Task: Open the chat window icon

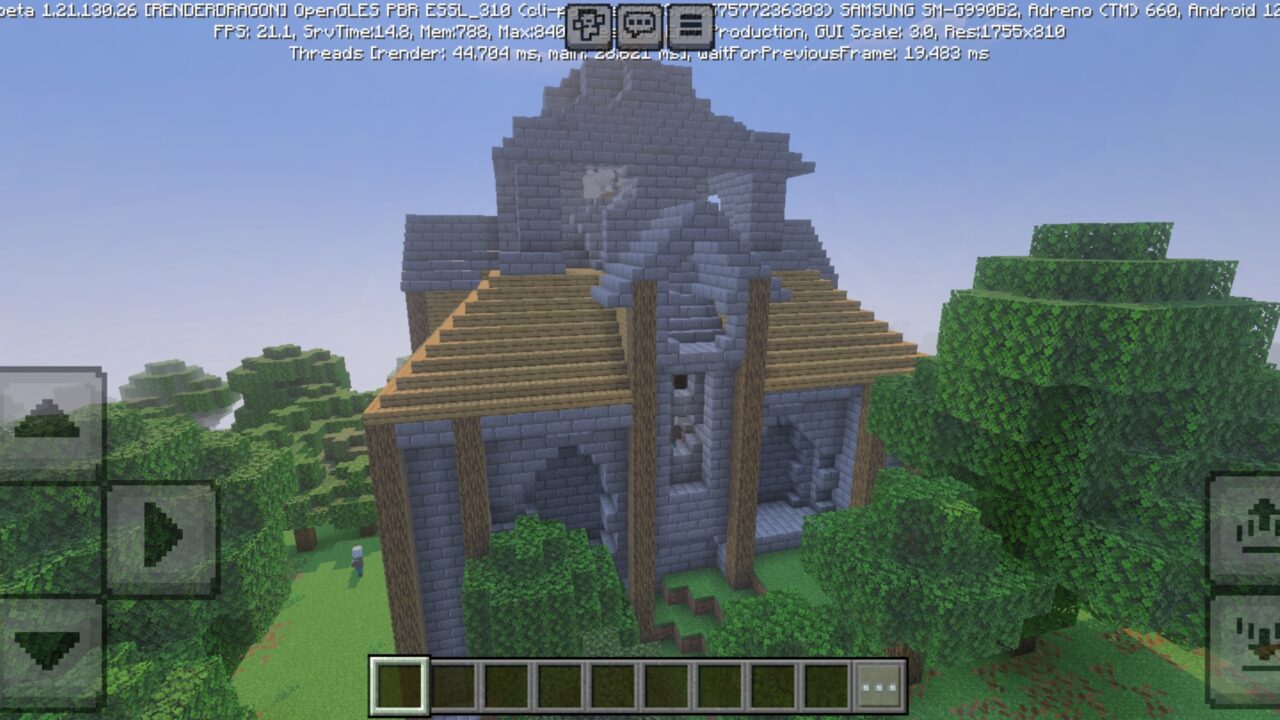Action: 638,24
